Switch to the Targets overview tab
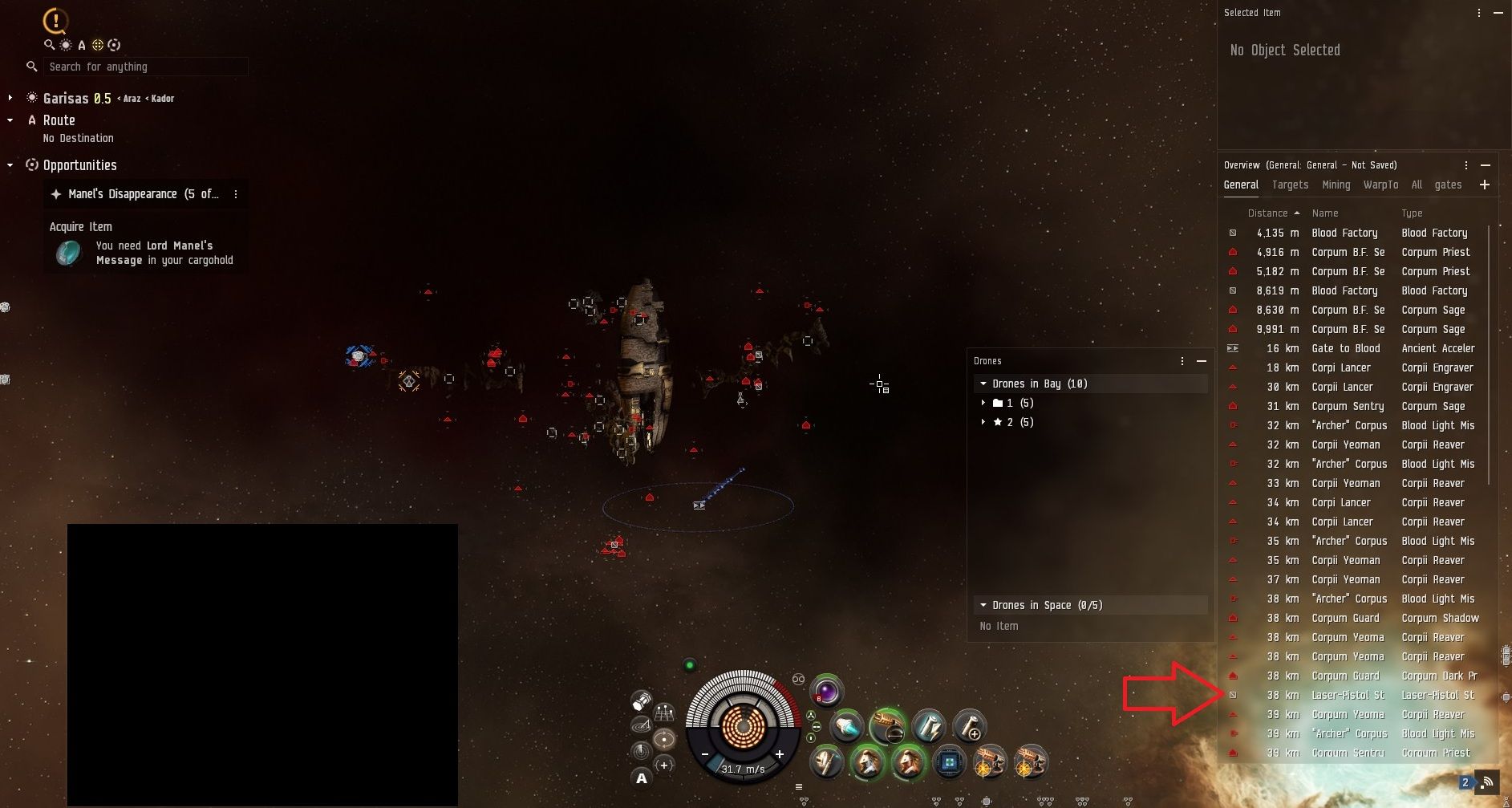This screenshot has height=808, width=1512. (x=1290, y=185)
